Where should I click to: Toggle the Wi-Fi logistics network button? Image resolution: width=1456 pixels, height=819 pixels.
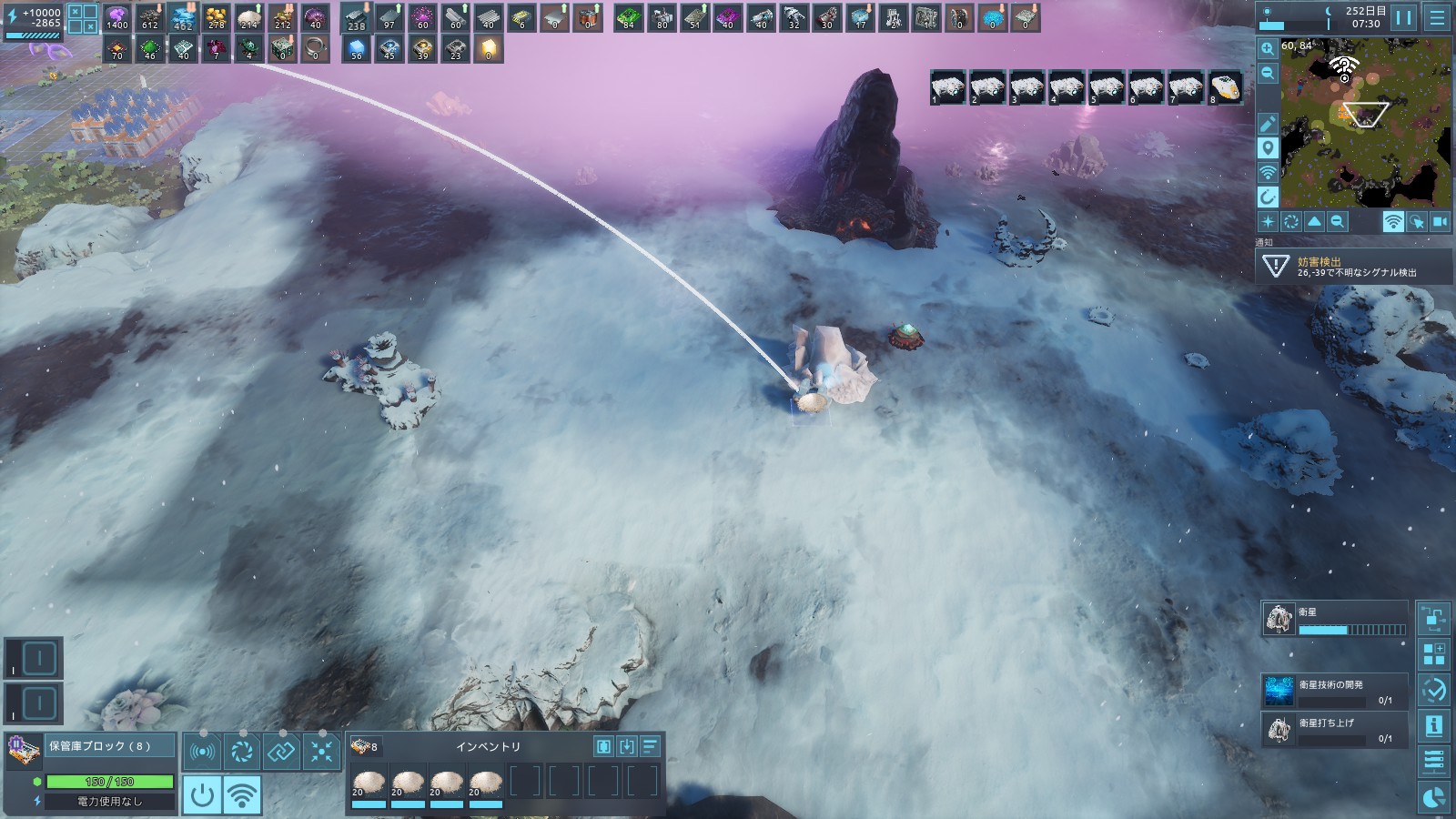pos(241,795)
